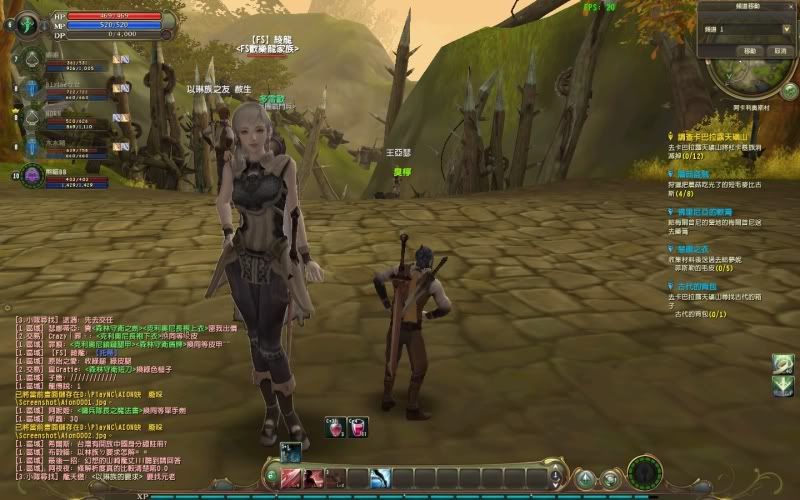800x500 pixels.
Task: Select the first party member's portrait
Action: pos(30,62)
